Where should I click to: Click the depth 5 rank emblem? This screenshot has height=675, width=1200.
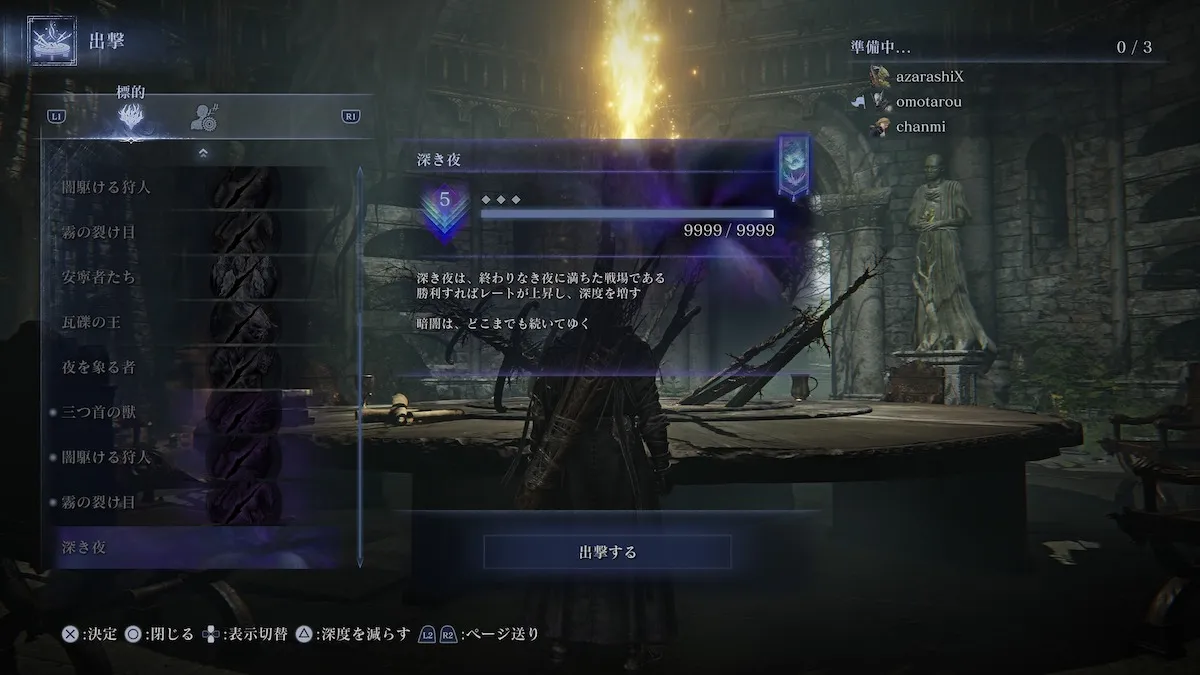[x=445, y=208]
